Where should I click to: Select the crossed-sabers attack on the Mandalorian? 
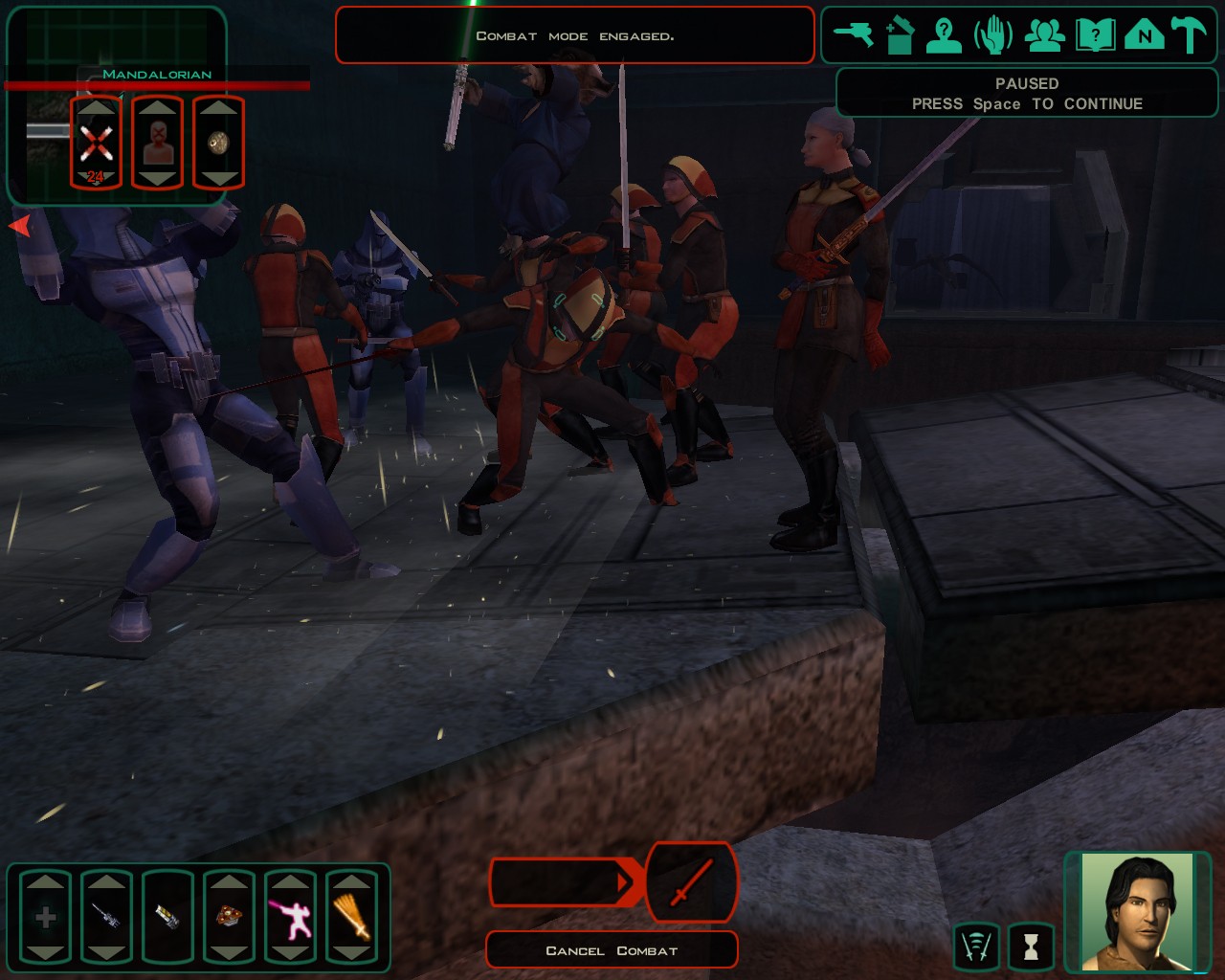click(x=96, y=144)
